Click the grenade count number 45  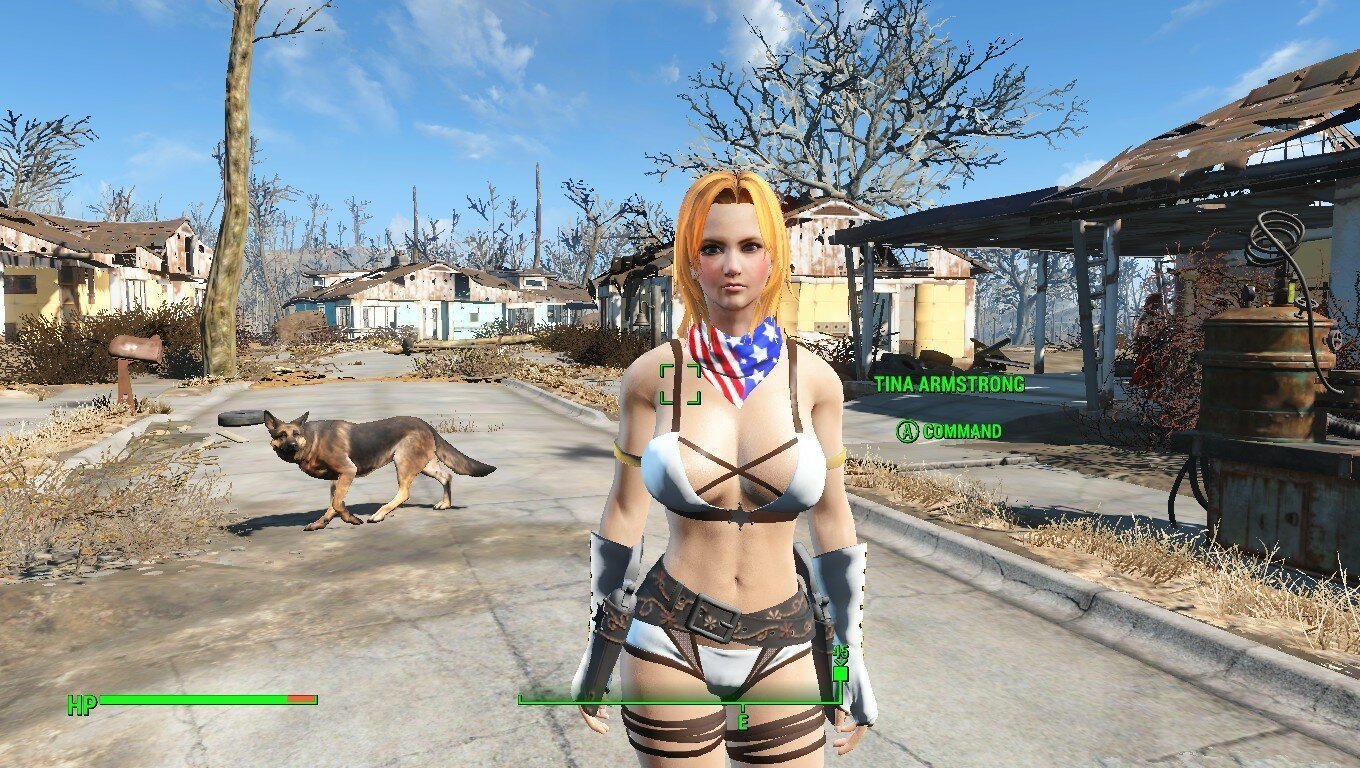pos(840,652)
